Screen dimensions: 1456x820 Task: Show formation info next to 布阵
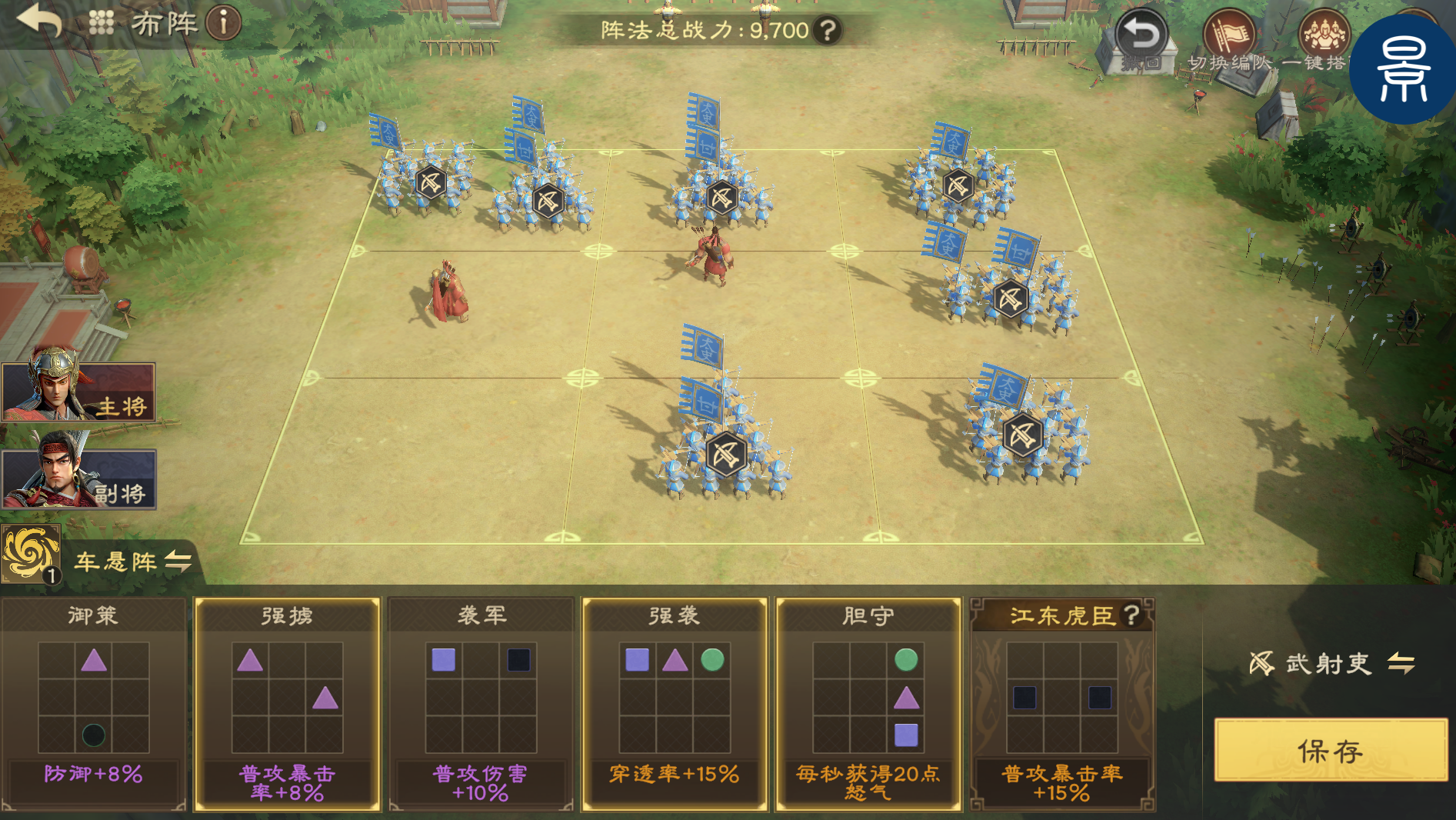pyautogui.click(x=224, y=23)
